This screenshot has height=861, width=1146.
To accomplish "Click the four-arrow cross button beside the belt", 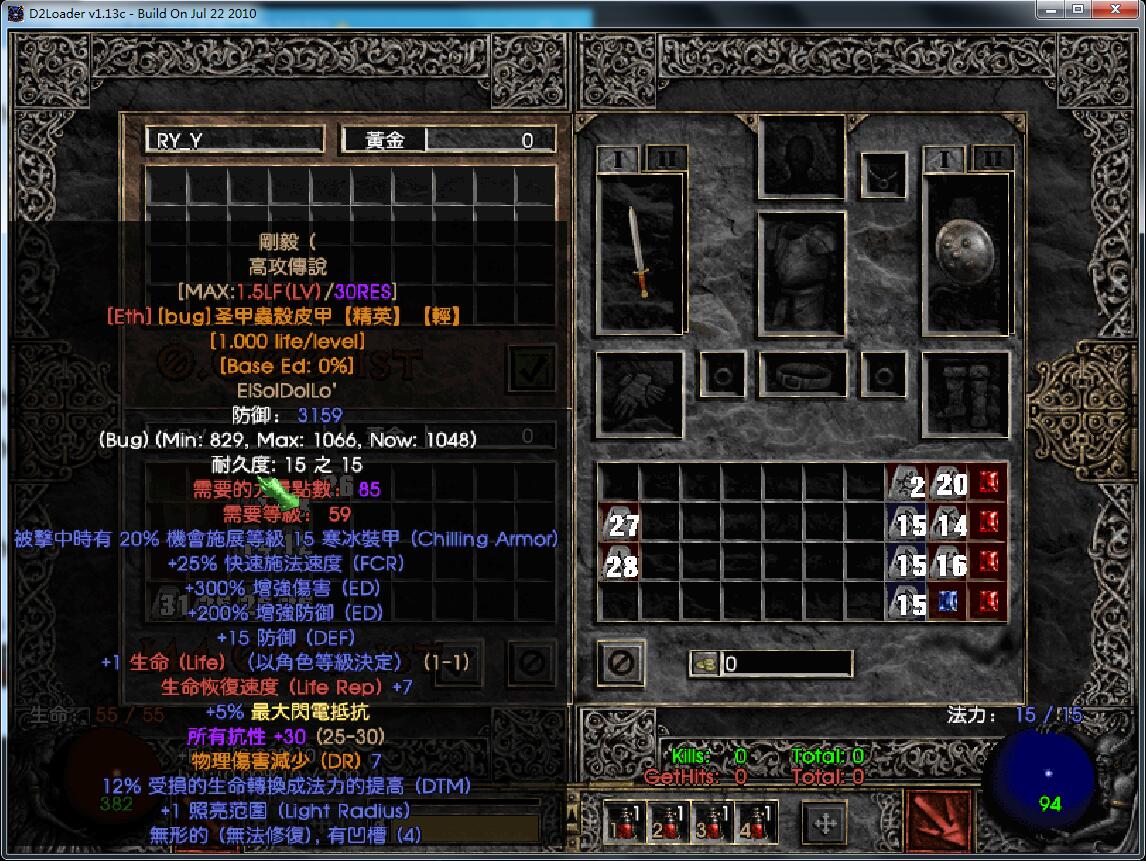I will coord(825,822).
